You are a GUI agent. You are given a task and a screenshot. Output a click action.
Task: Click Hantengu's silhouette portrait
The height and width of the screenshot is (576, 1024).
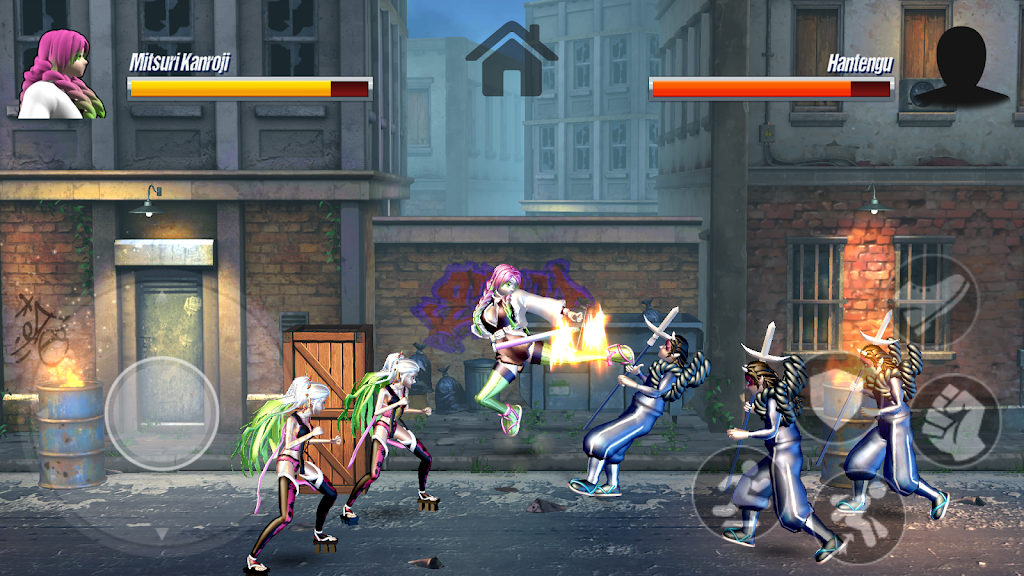(x=962, y=66)
